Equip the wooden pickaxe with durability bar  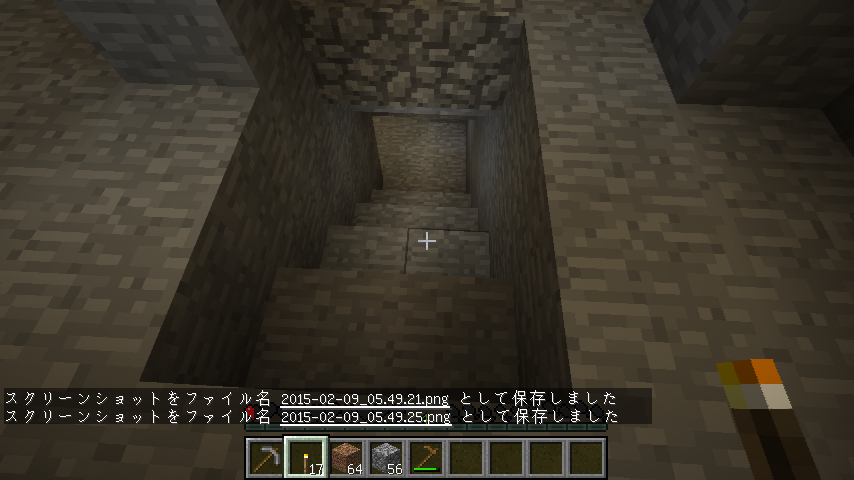click(426, 458)
